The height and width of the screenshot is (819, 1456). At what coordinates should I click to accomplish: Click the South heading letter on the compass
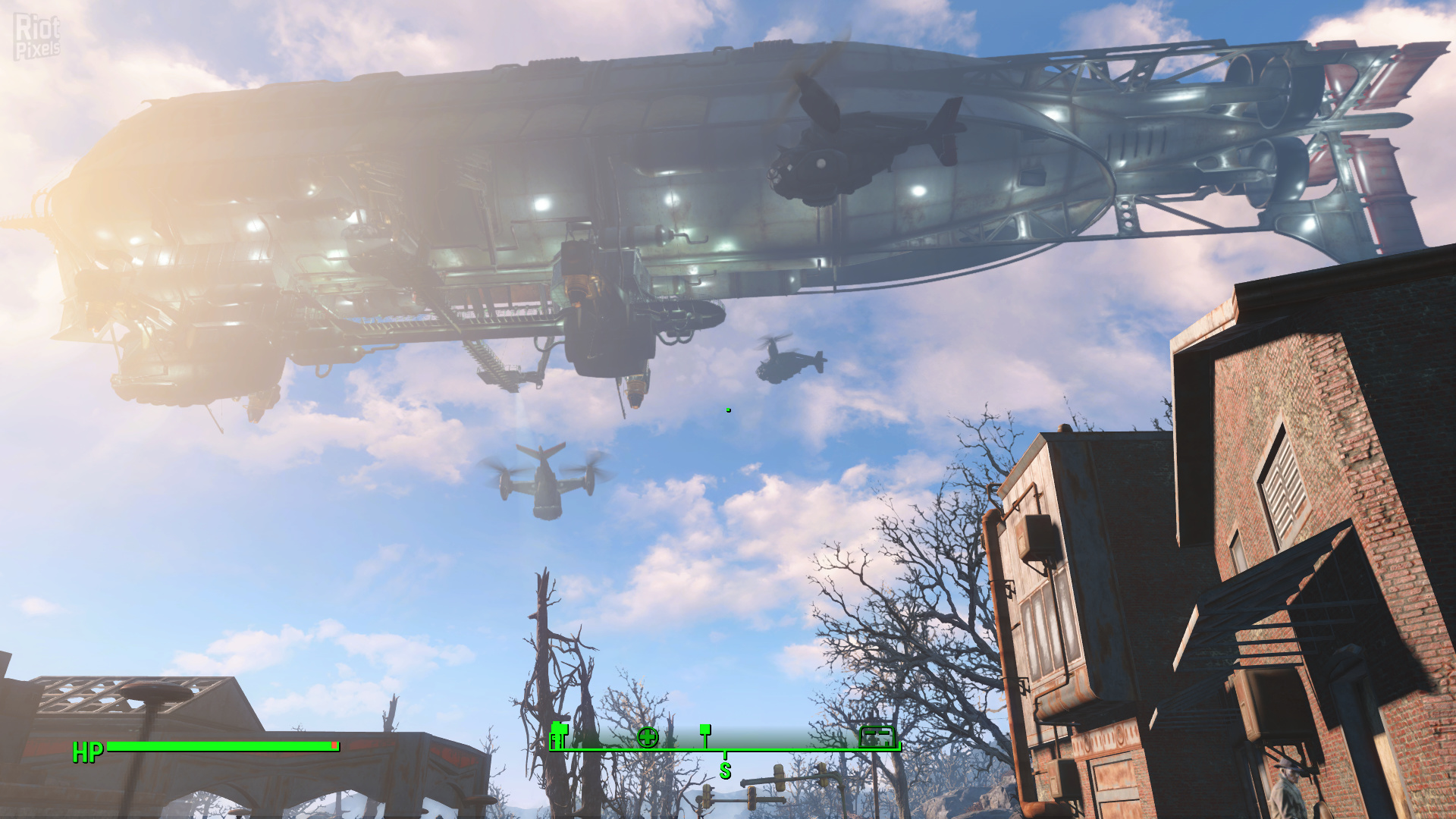click(725, 771)
